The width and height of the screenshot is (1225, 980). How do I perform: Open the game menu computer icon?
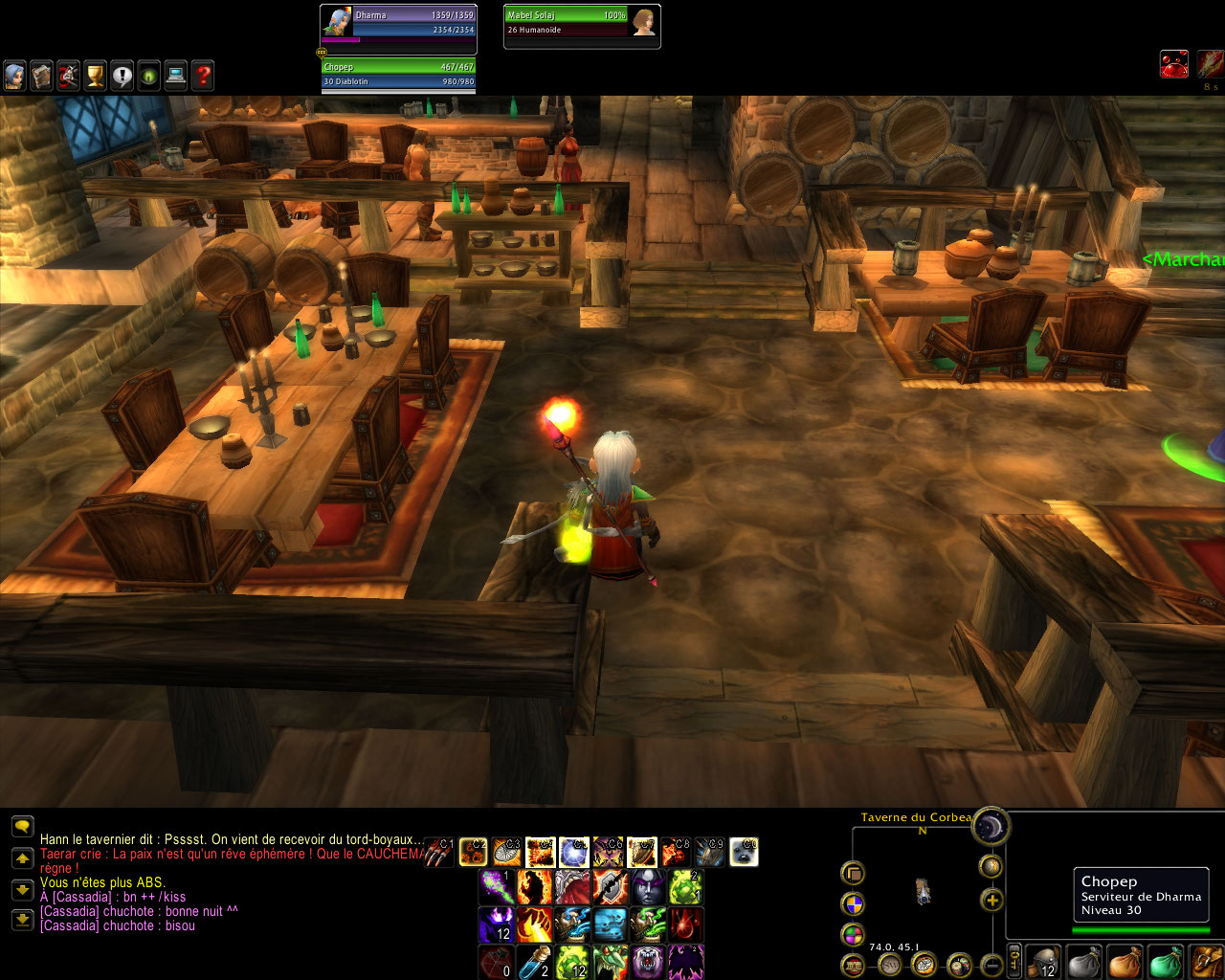(176, 76)
